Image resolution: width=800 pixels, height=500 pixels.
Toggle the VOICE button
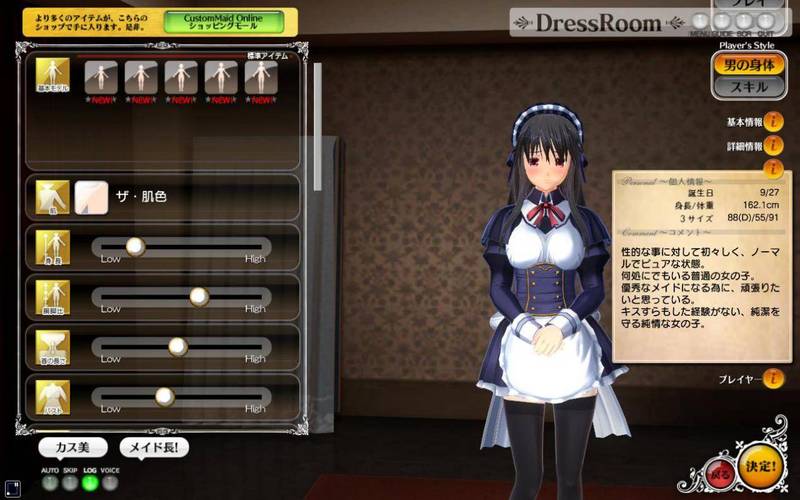pos(110,484)
